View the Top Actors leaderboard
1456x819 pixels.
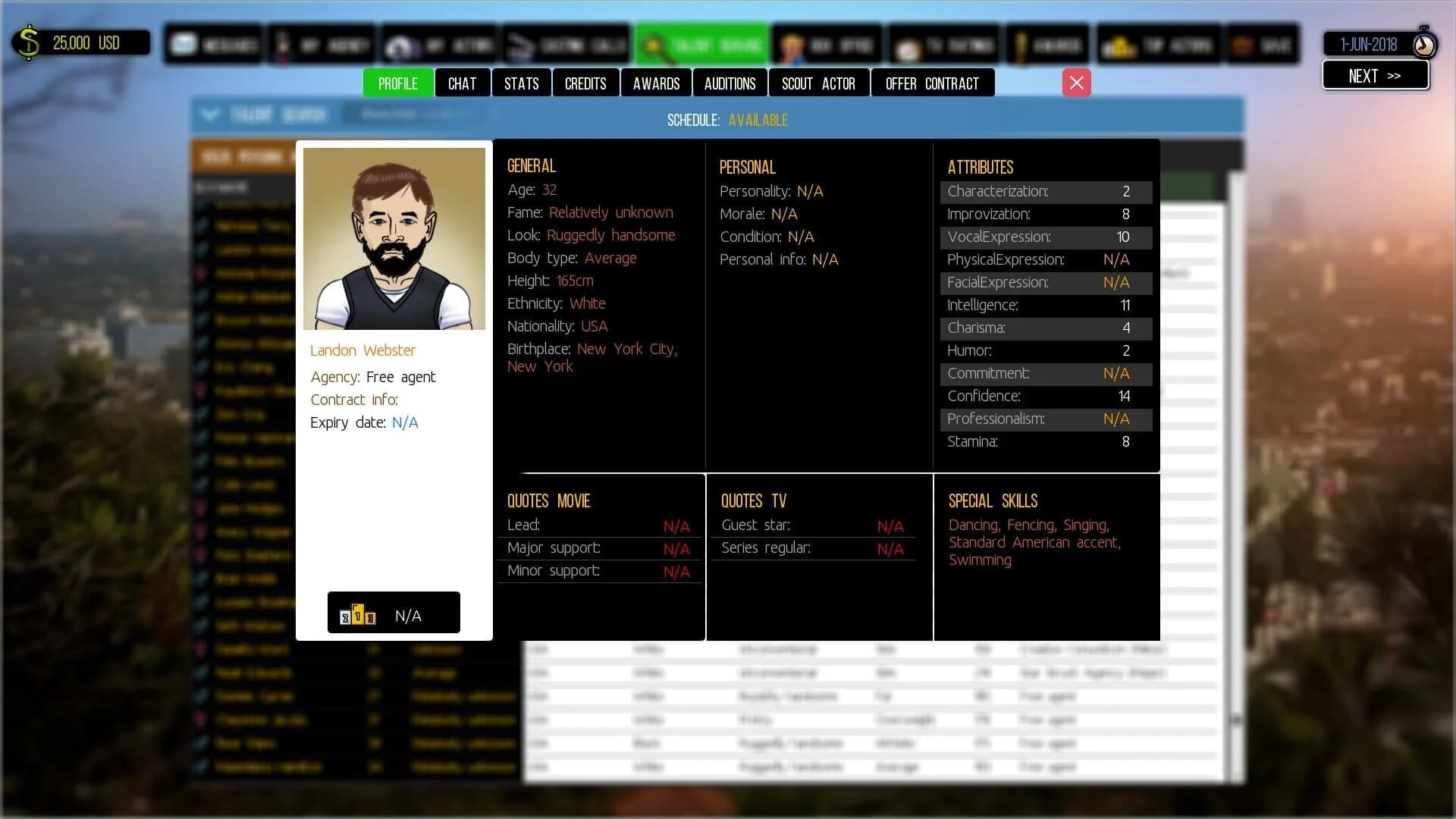[1158, 44]
